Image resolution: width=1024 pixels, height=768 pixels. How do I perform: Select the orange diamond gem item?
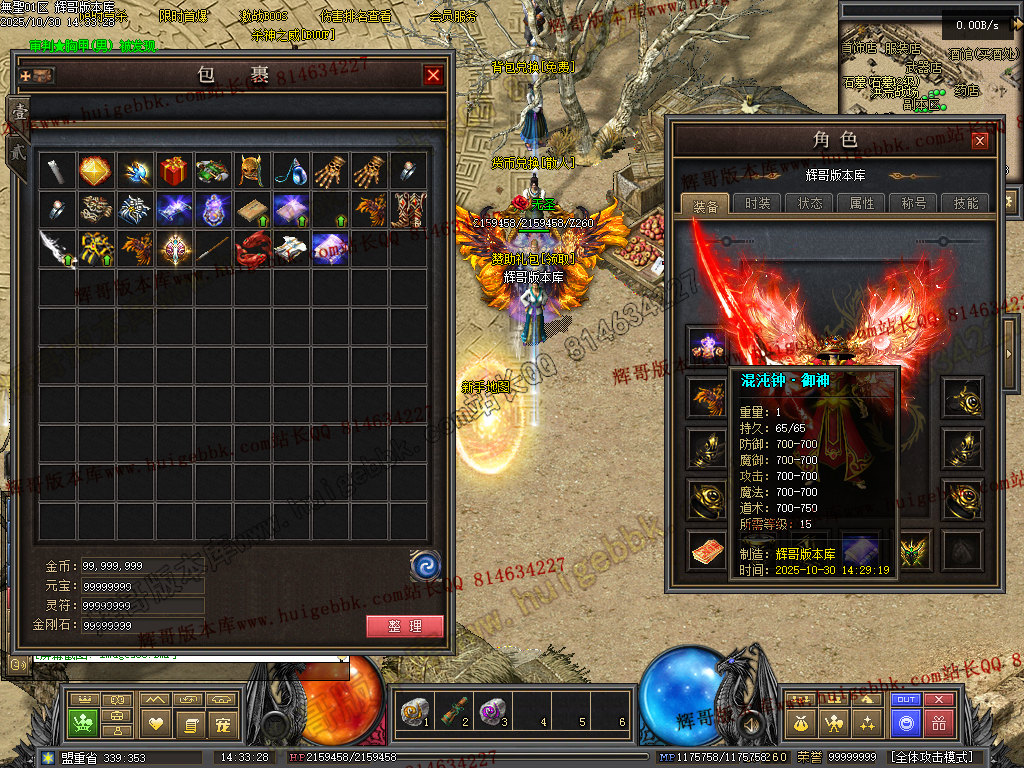(95, 171)
